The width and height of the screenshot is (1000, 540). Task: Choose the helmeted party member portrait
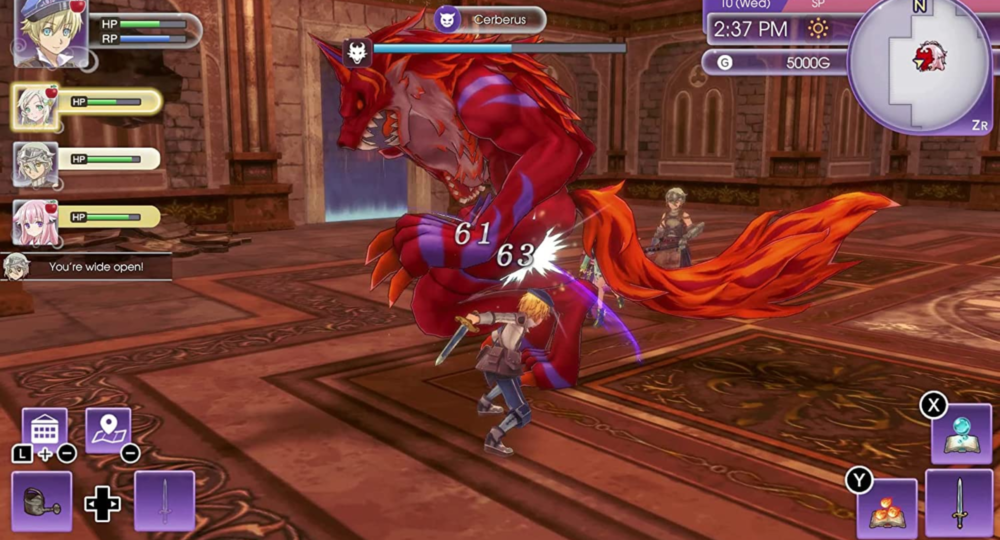[x=35, y=163]
